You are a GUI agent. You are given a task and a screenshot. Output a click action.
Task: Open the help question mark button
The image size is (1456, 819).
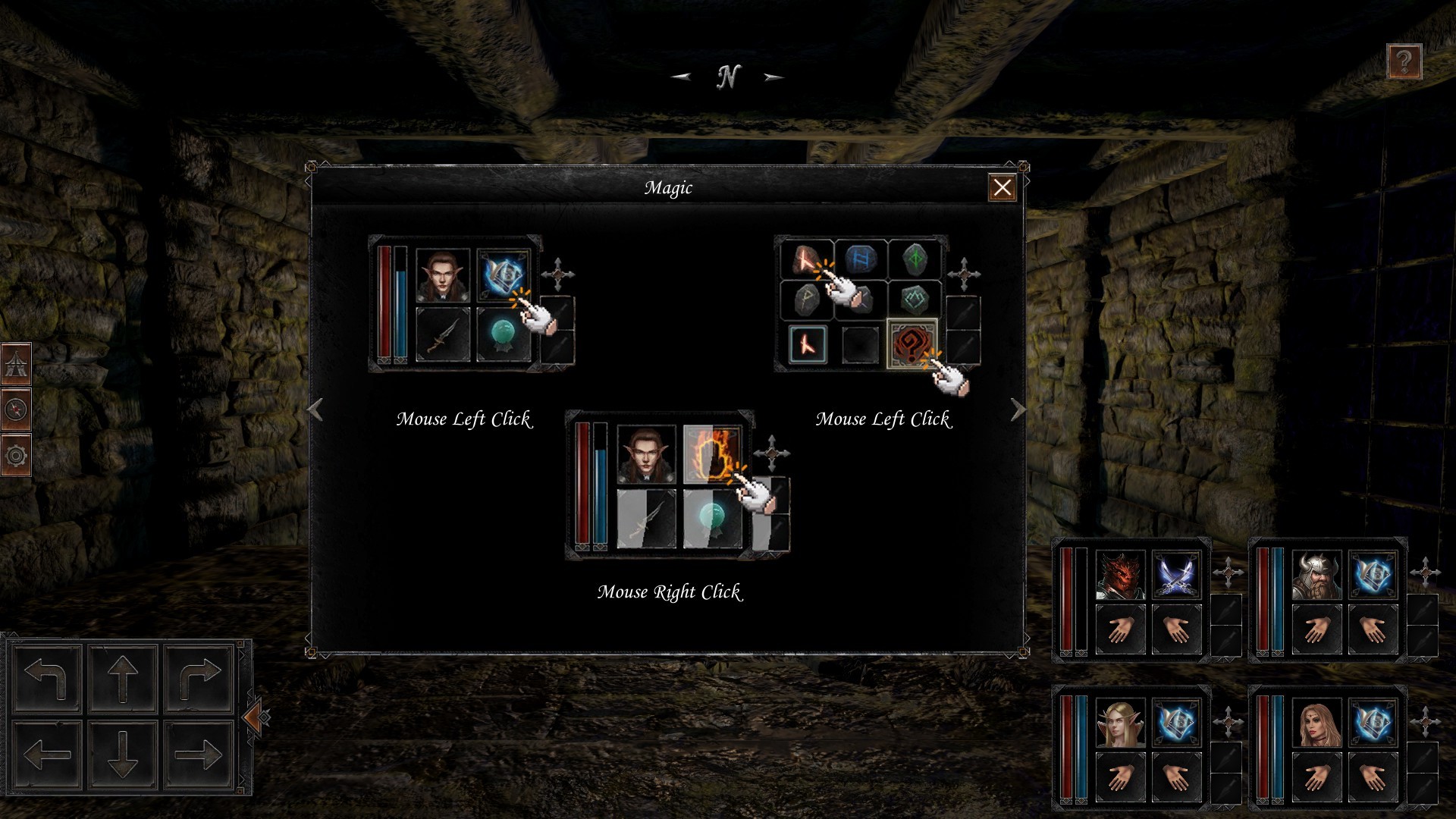tap(1404, 61)
